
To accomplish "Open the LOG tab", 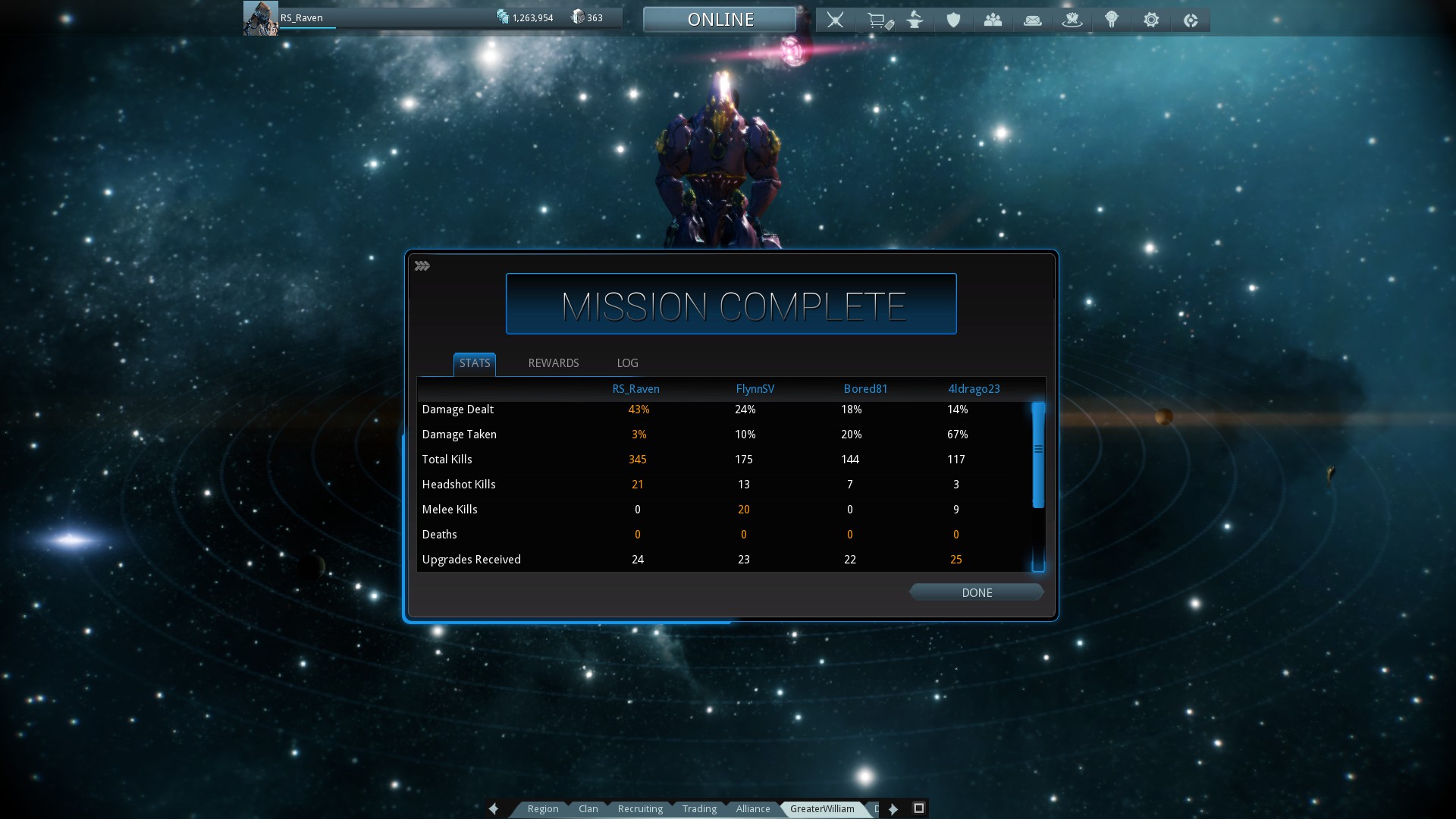I will click(x=627, y=363).
